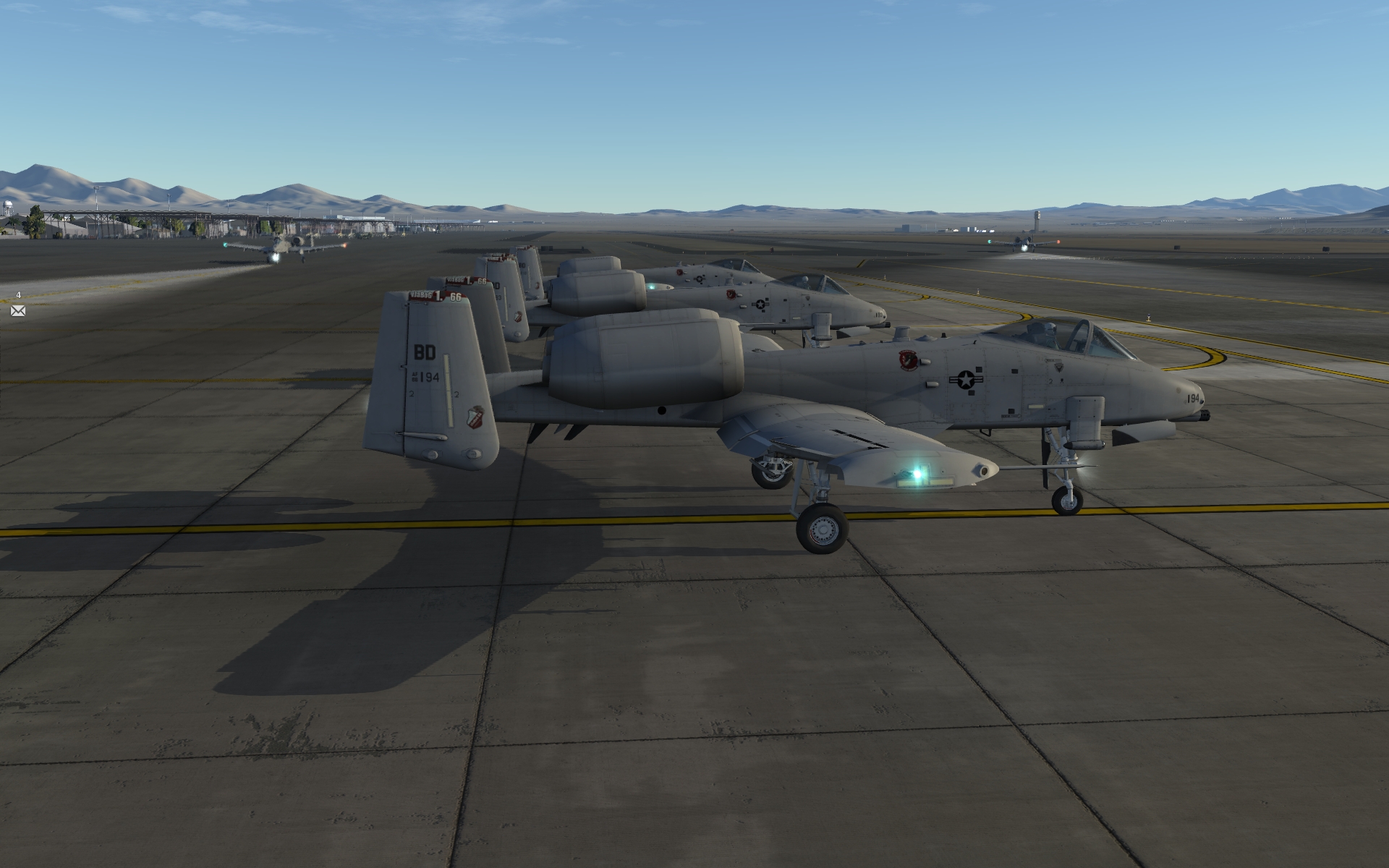Open the unread messages envelope icon
Image resolution: width=1389 pixels, height=868 pixels.
point(18,311)
